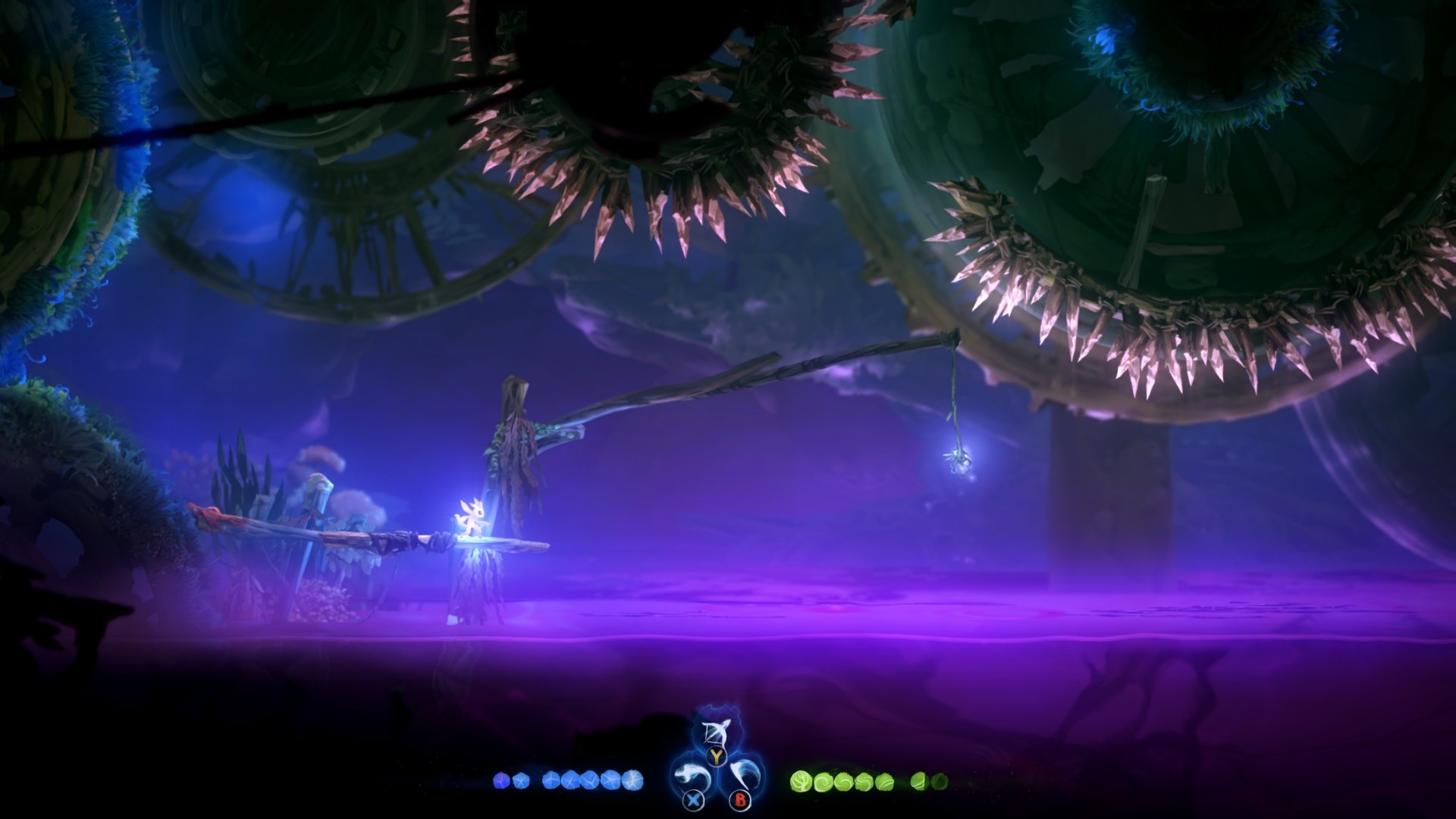Click the fourth light-green health orb
Screen dimensions: 1456x819
864,780
